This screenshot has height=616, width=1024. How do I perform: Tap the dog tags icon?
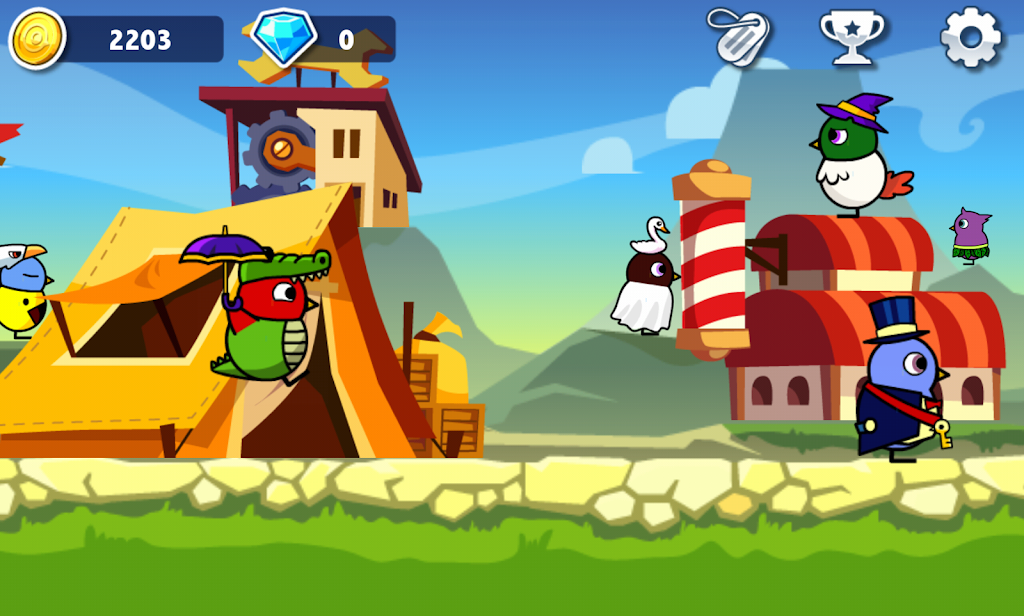tap(737, 38)
